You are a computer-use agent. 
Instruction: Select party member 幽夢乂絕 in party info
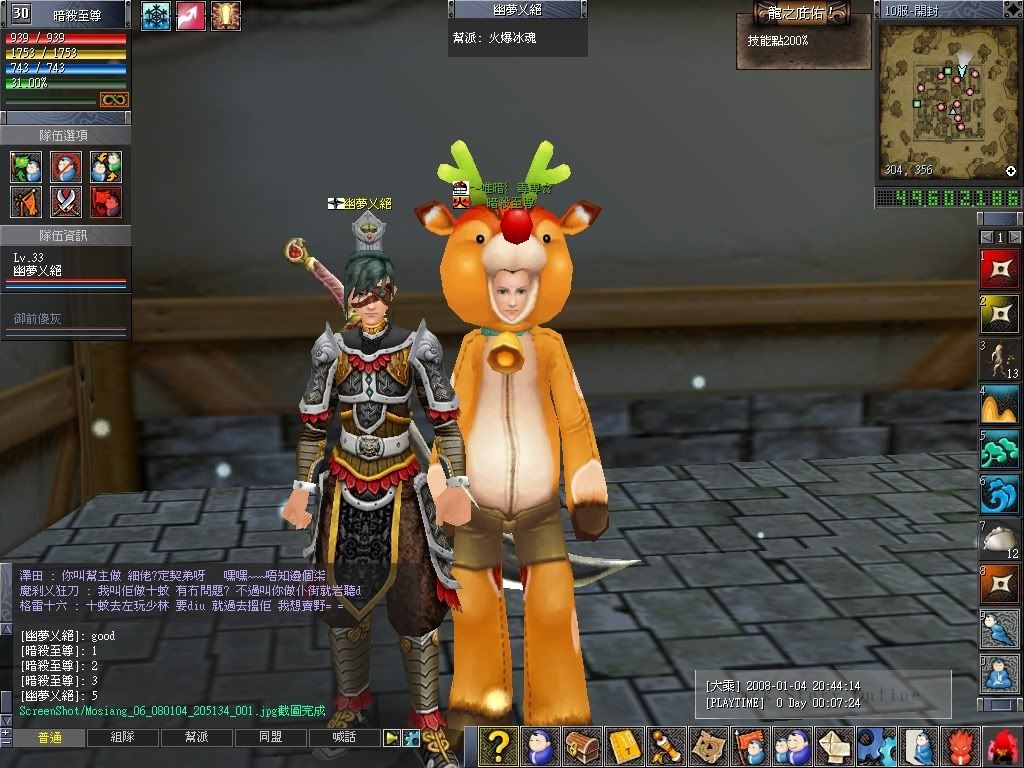(x=38, y=270)
